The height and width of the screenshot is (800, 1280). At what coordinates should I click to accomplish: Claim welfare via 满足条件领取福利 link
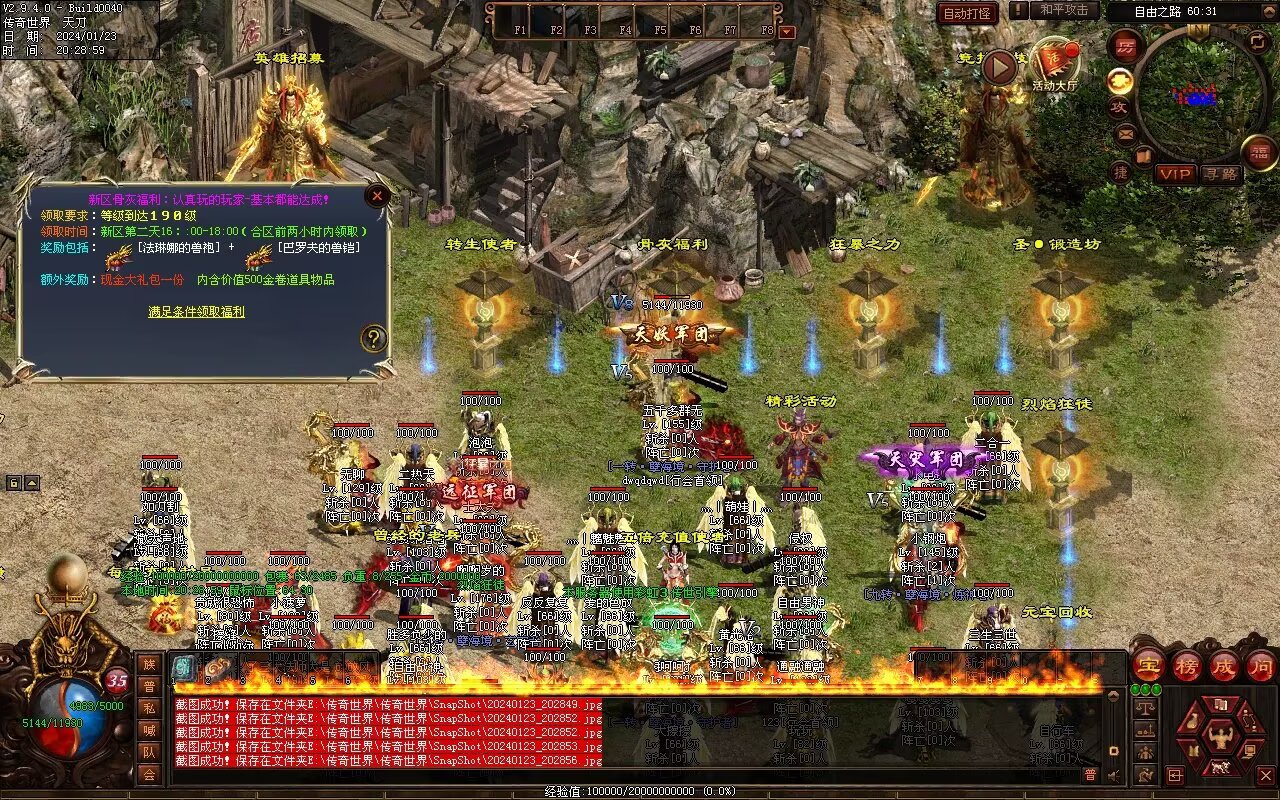point(196,312)
